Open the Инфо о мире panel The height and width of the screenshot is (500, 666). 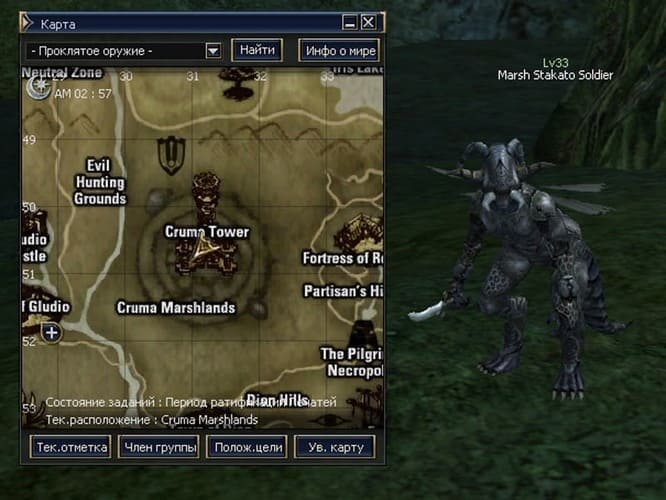pyautogui.click(x=342, y=50)
